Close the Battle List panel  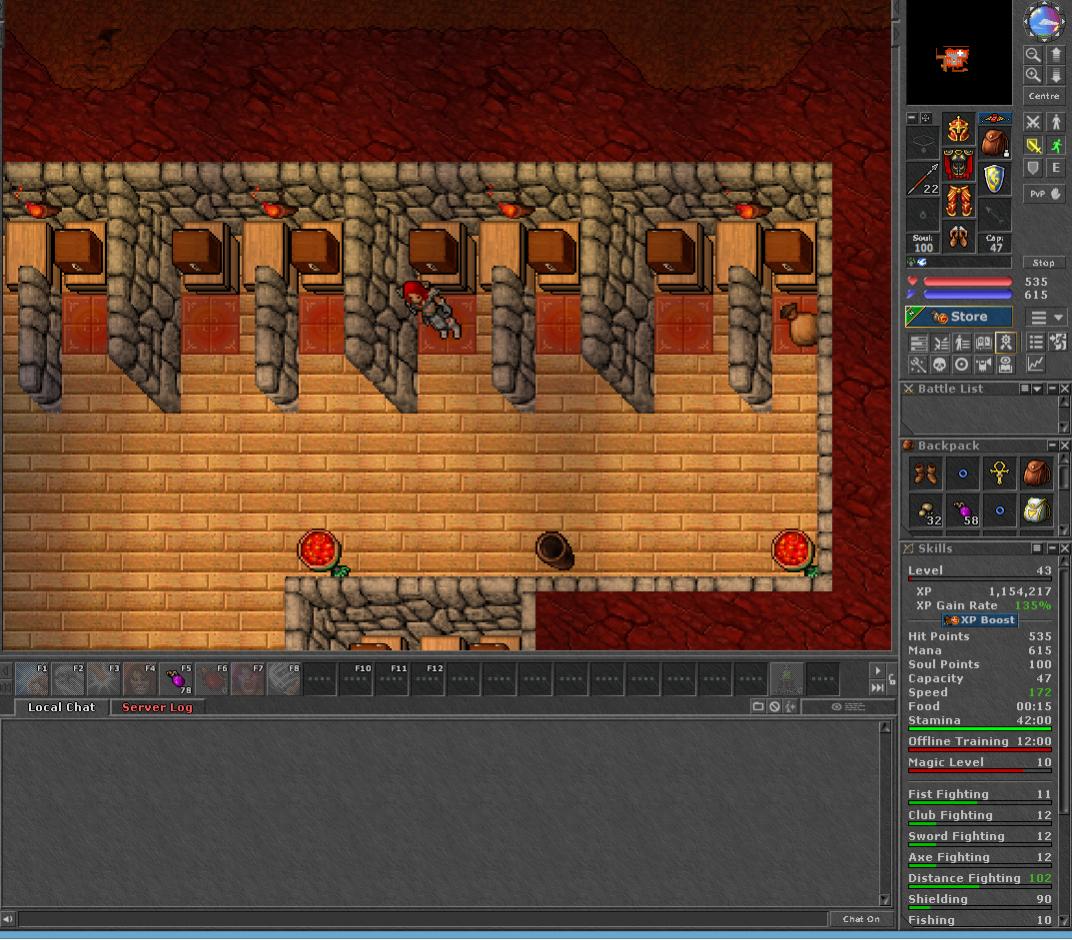(1064, 388)
